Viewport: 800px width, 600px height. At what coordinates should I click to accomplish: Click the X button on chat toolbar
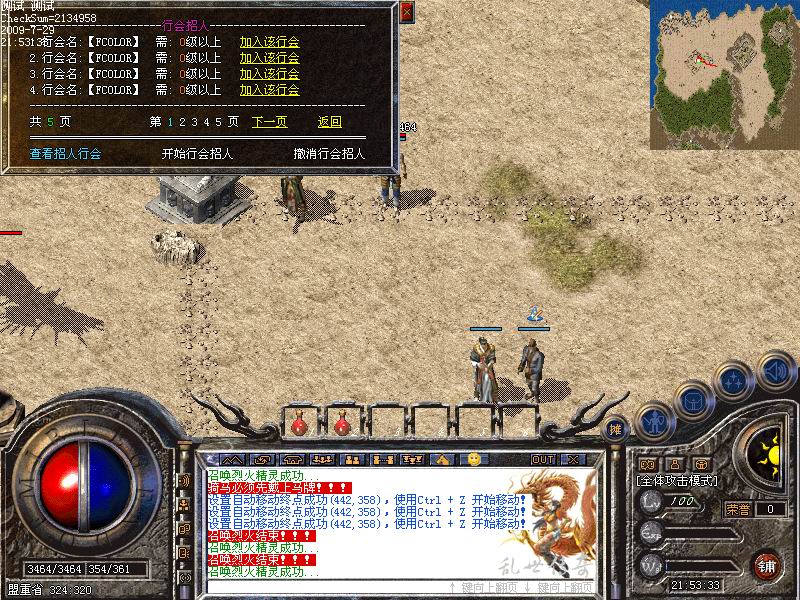[x=573, y=459]
